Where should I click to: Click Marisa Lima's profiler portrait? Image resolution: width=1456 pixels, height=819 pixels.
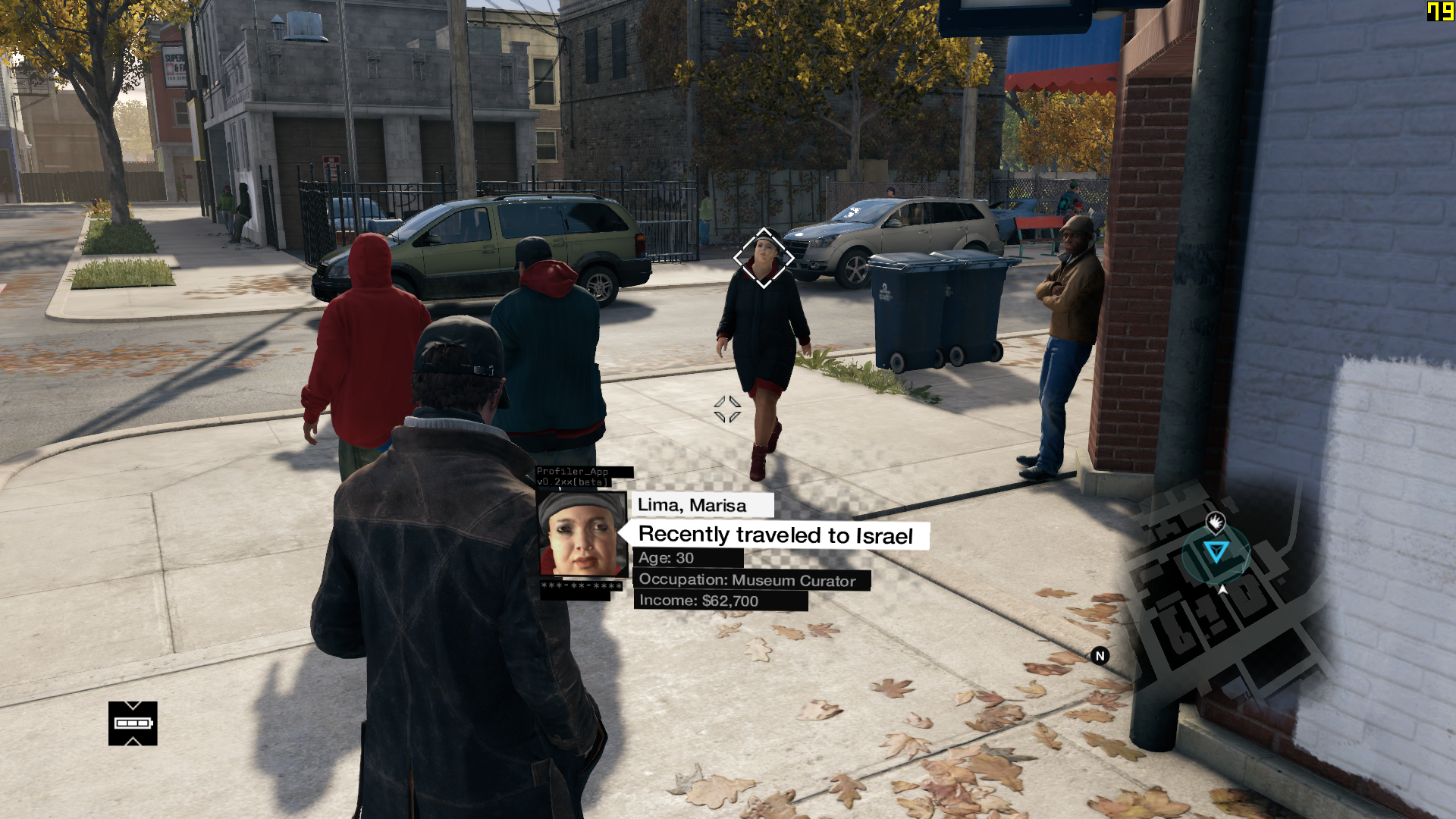tap(582, 534)
